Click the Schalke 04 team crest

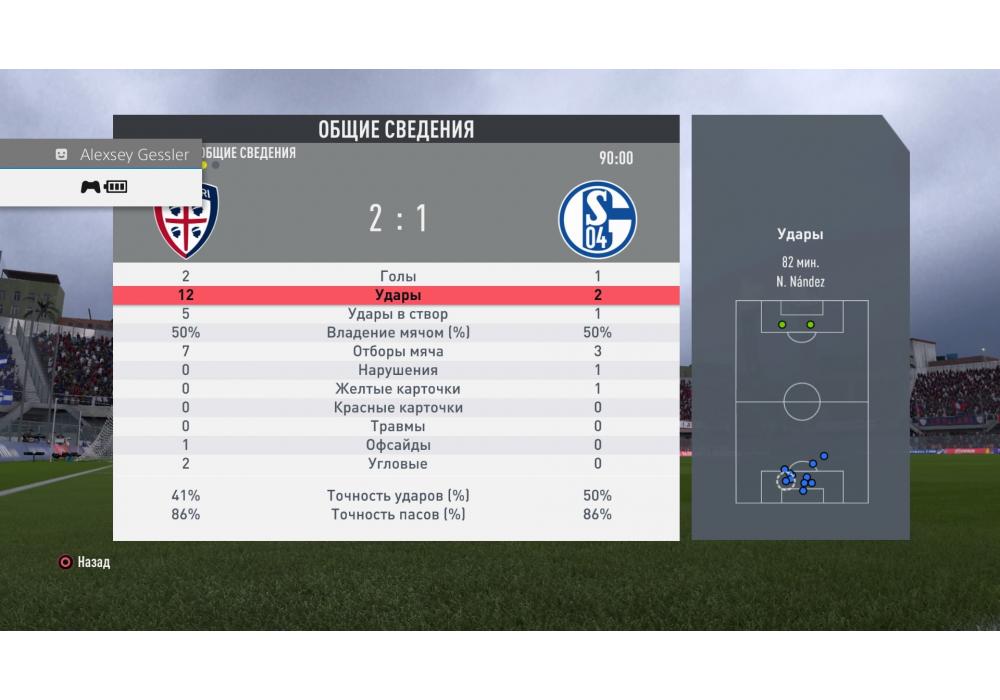(597, 219)
